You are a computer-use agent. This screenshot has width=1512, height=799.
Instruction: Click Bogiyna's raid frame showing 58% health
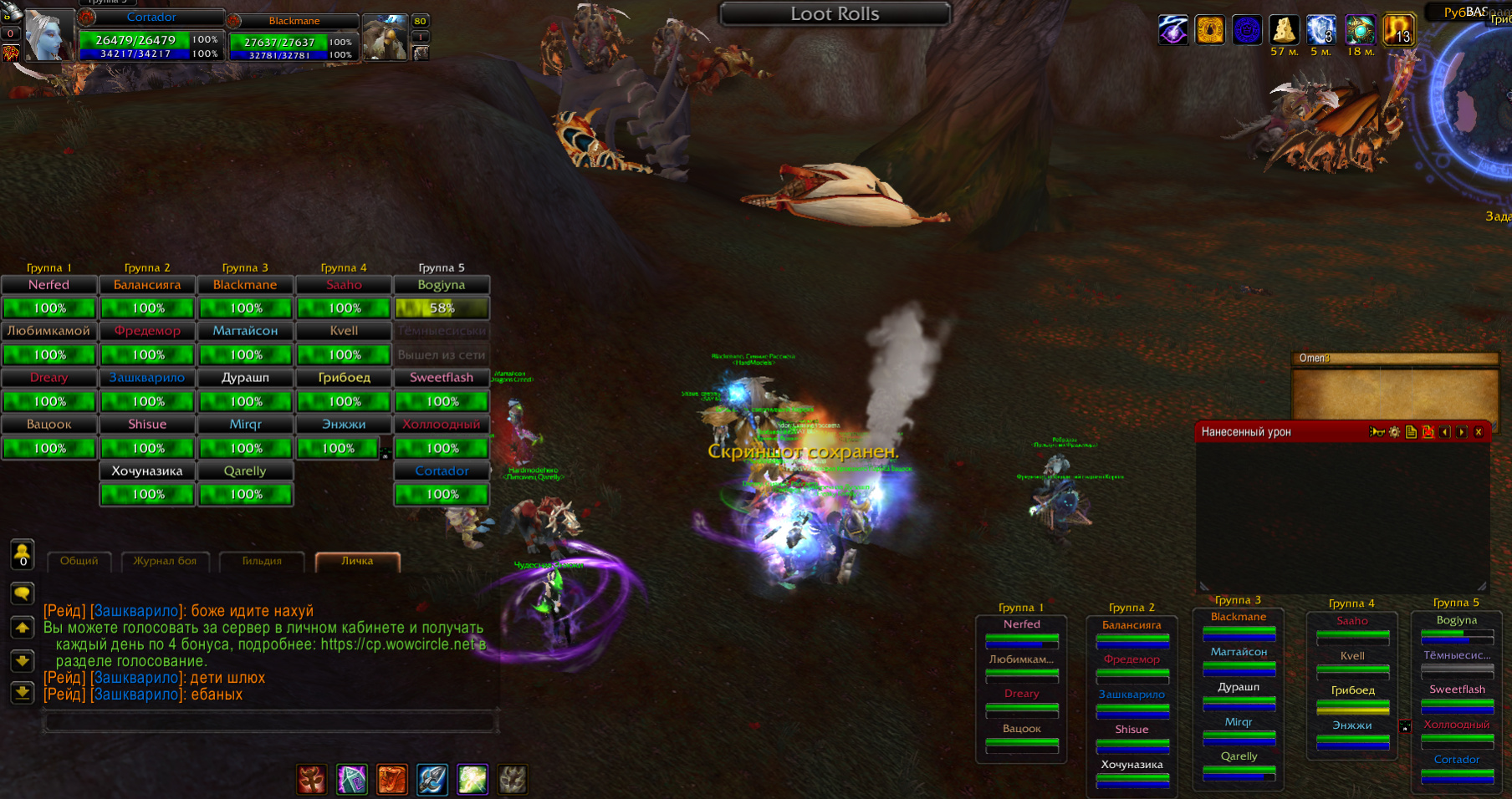(442, 308)
